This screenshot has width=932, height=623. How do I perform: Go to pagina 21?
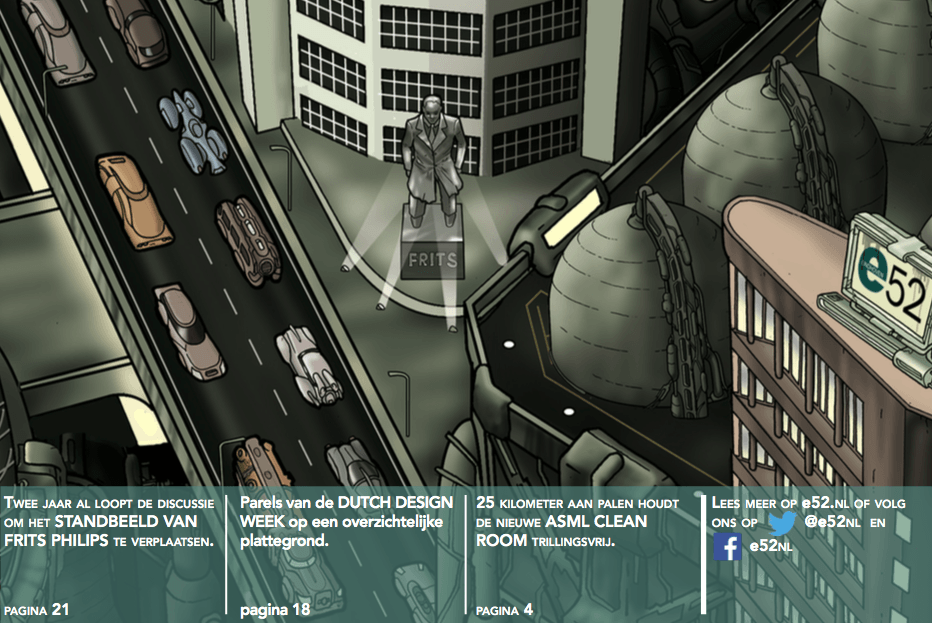pyautogui.click(x=37, y=609)
